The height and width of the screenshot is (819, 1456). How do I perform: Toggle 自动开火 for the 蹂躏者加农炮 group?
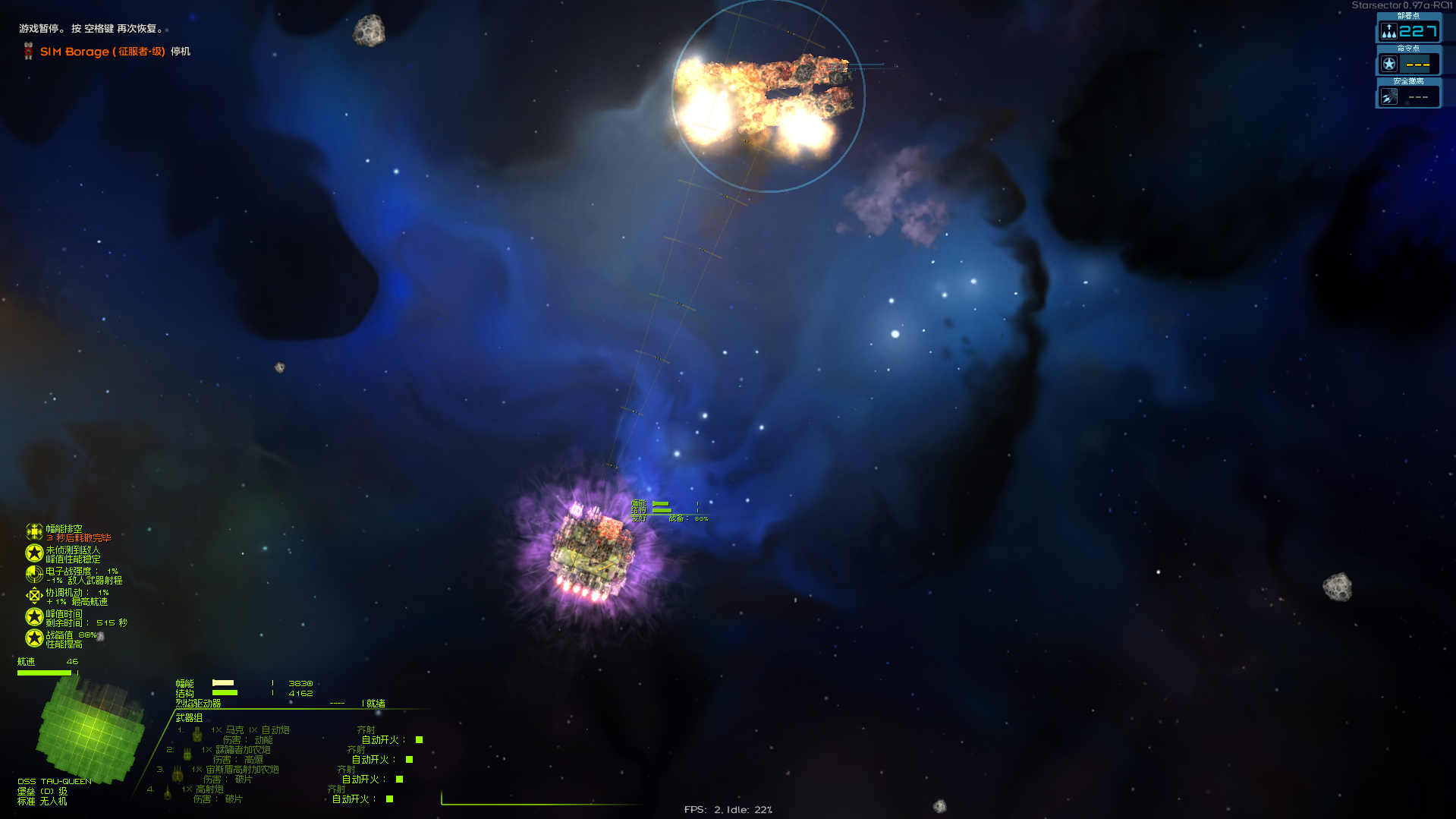409,760
